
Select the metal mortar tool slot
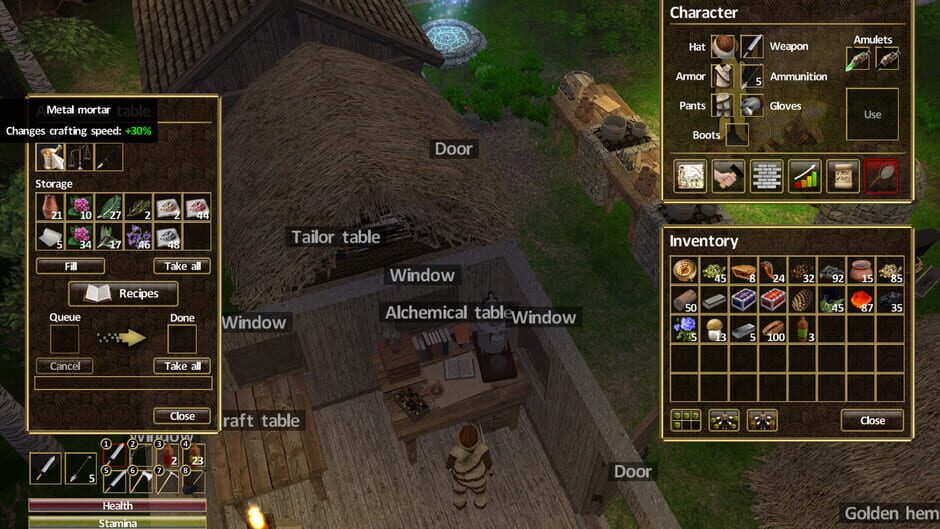click(x=51, y=156)
